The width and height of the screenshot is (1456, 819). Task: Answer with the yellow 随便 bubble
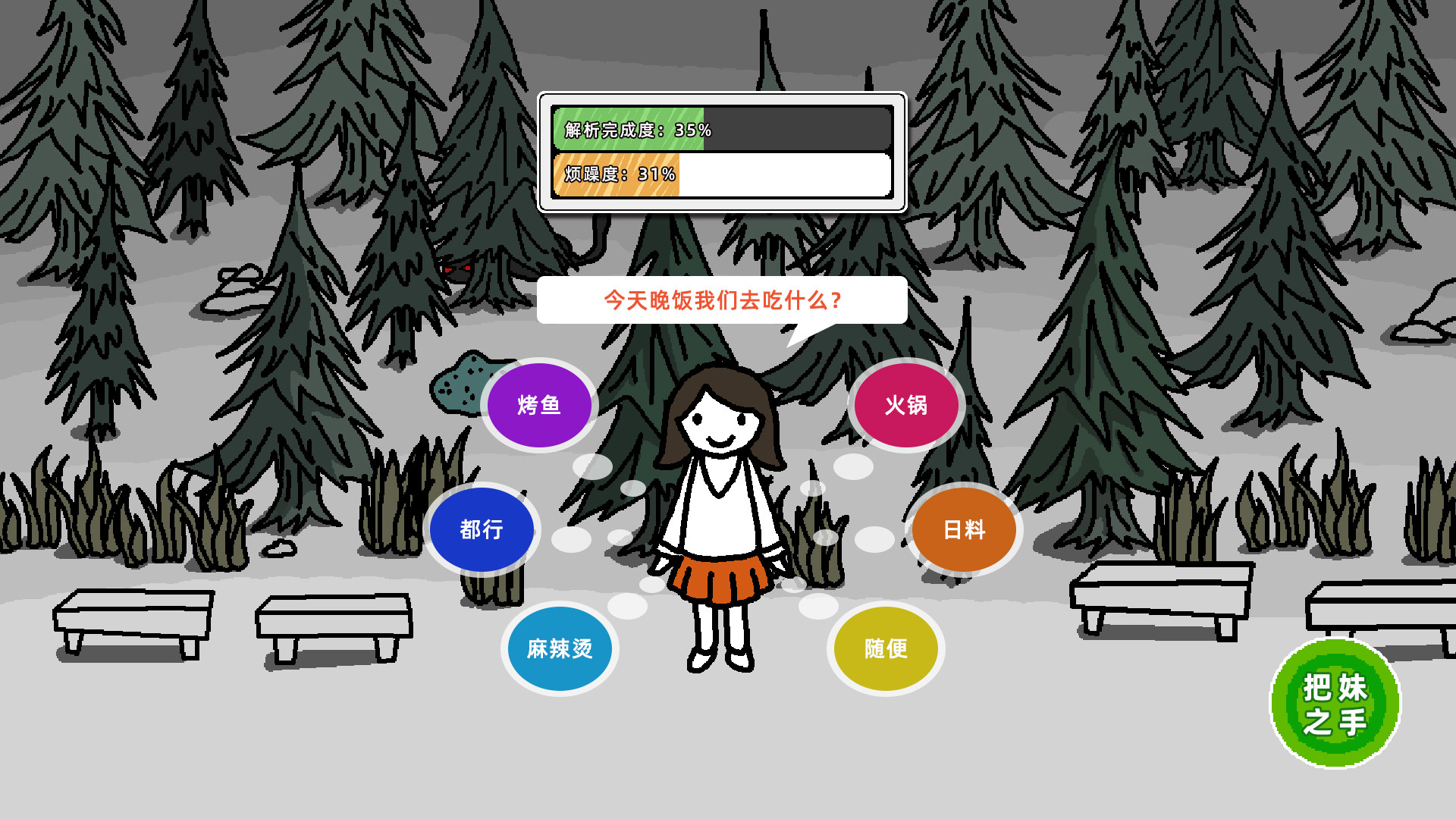point(886,649)
